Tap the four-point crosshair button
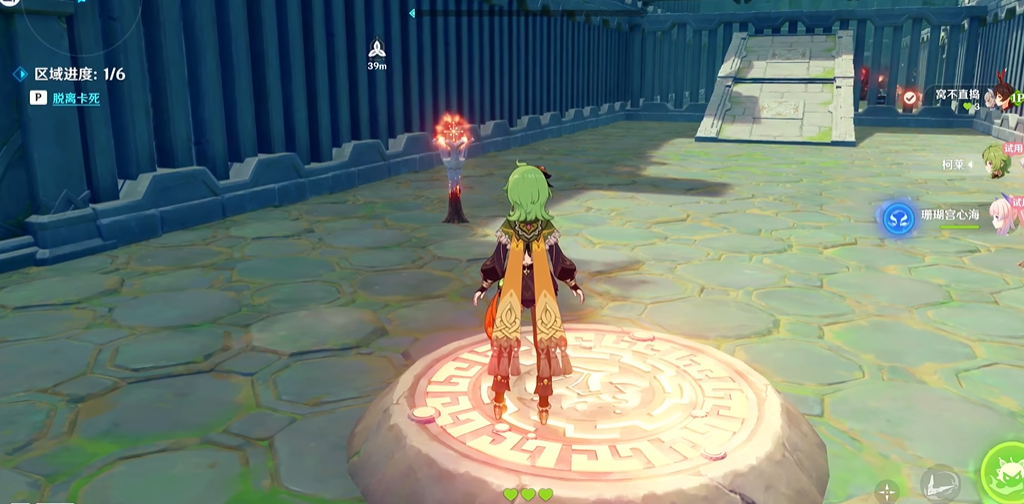 coord(886,490)
